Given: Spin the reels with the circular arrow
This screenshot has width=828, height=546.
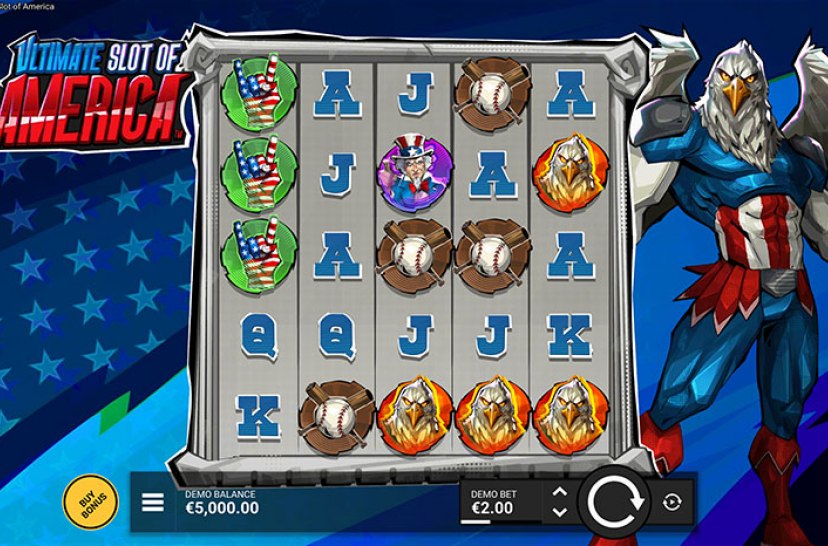Looking at the screenshot, I should pyautogui.click(x=614, y=502).
